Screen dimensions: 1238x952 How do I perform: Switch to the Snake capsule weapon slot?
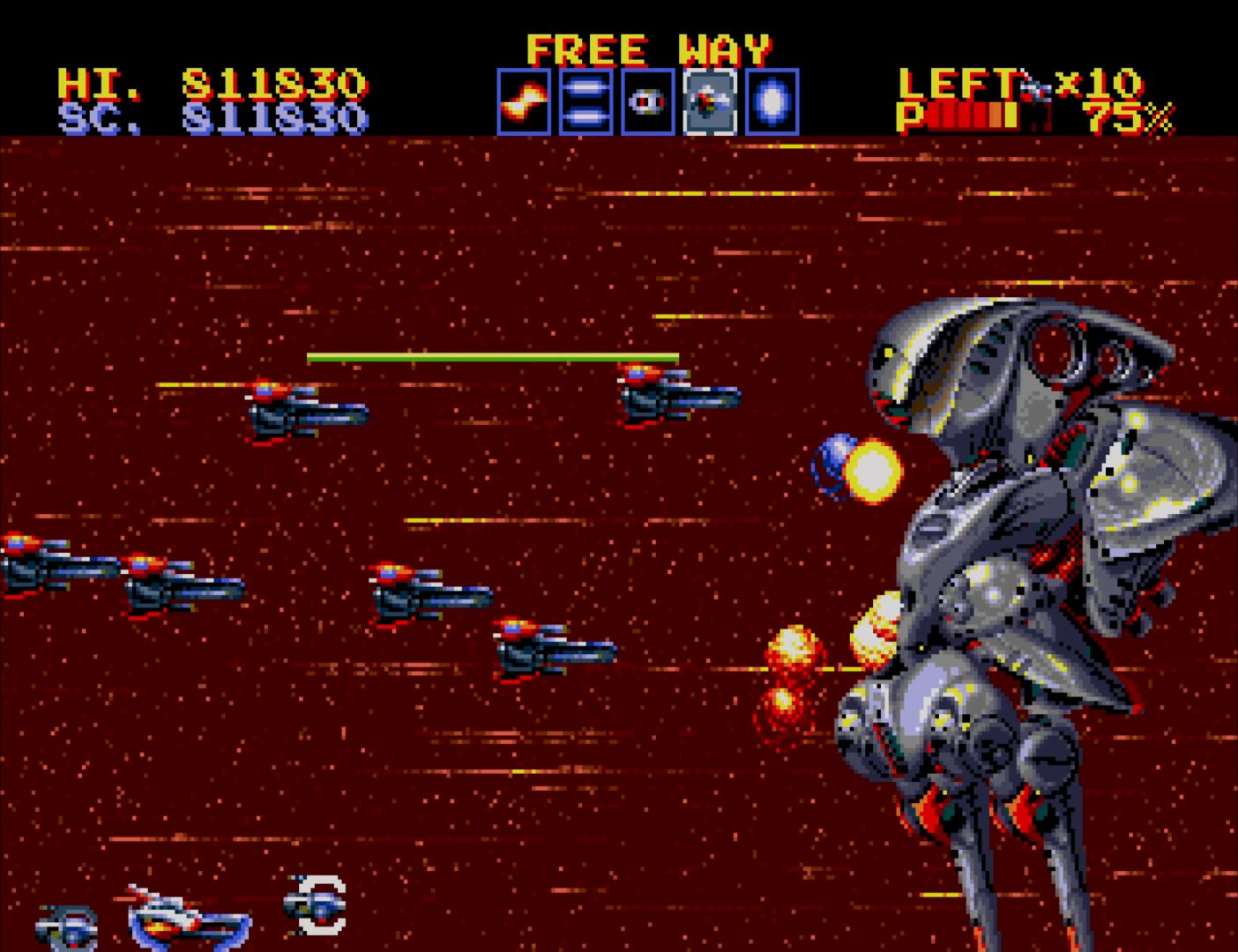pos(647,102)
